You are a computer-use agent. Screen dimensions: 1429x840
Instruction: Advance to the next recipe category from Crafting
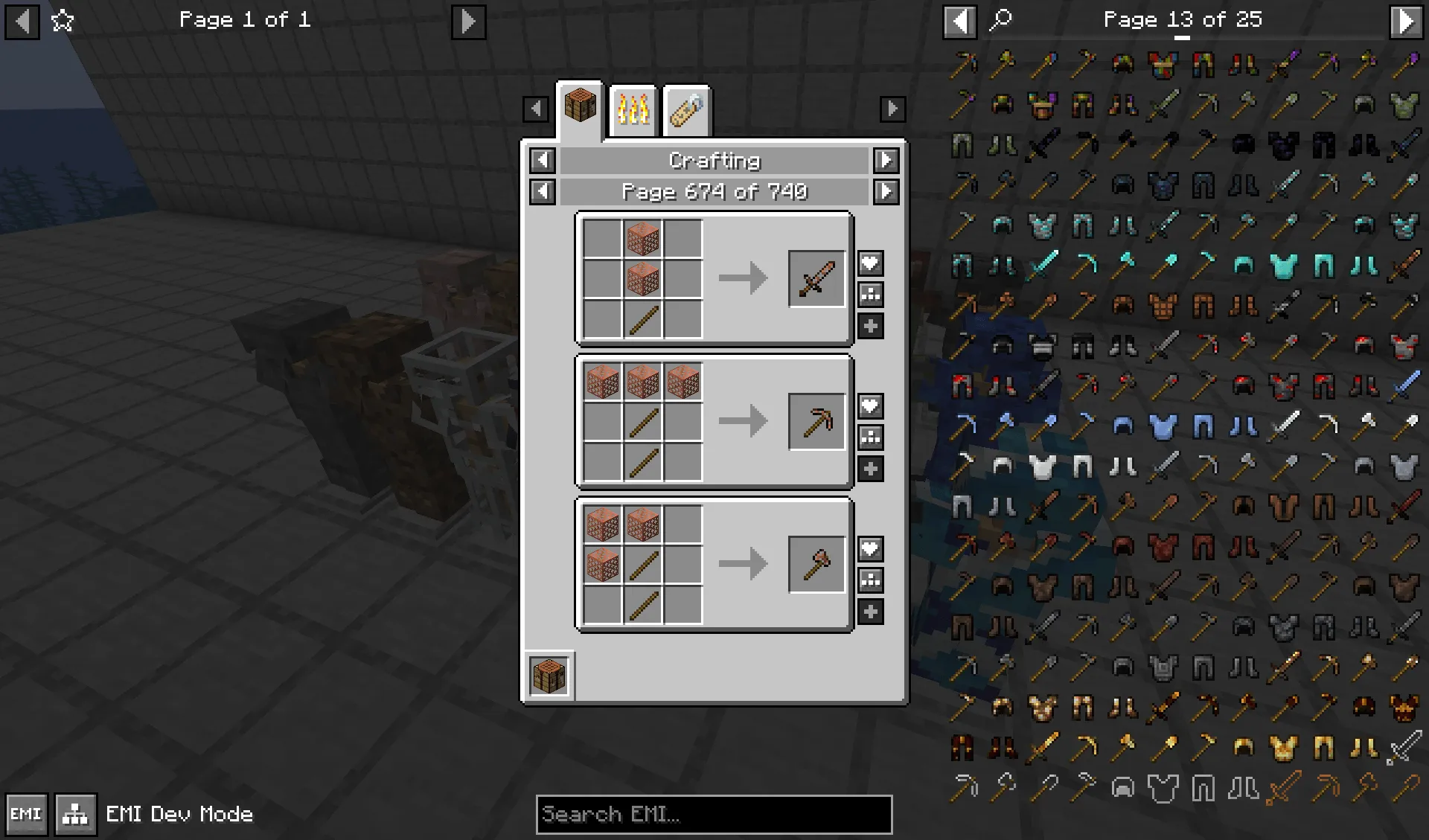pos(886,161)
